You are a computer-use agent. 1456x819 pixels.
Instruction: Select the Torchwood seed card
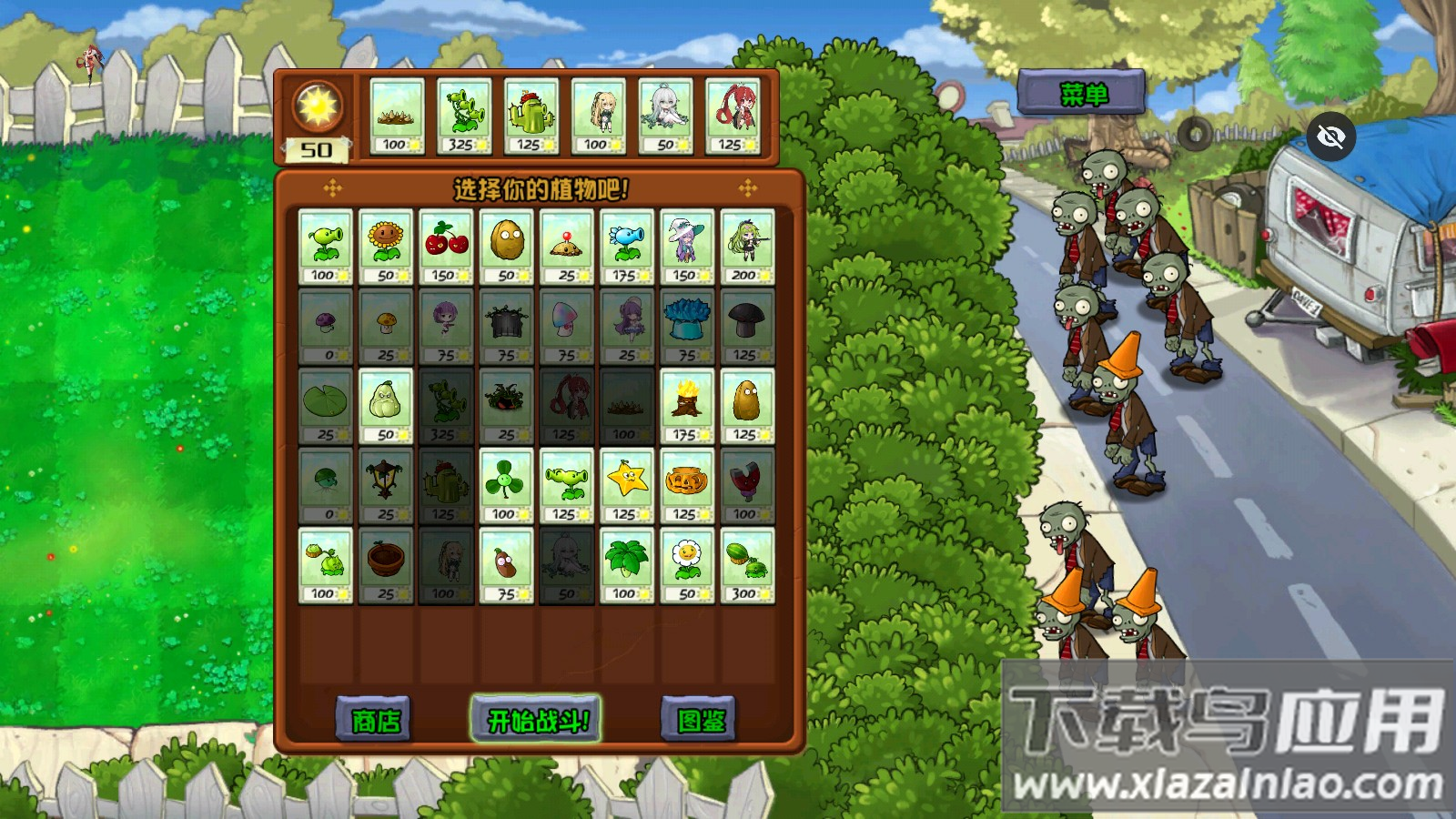pos(686,406)
